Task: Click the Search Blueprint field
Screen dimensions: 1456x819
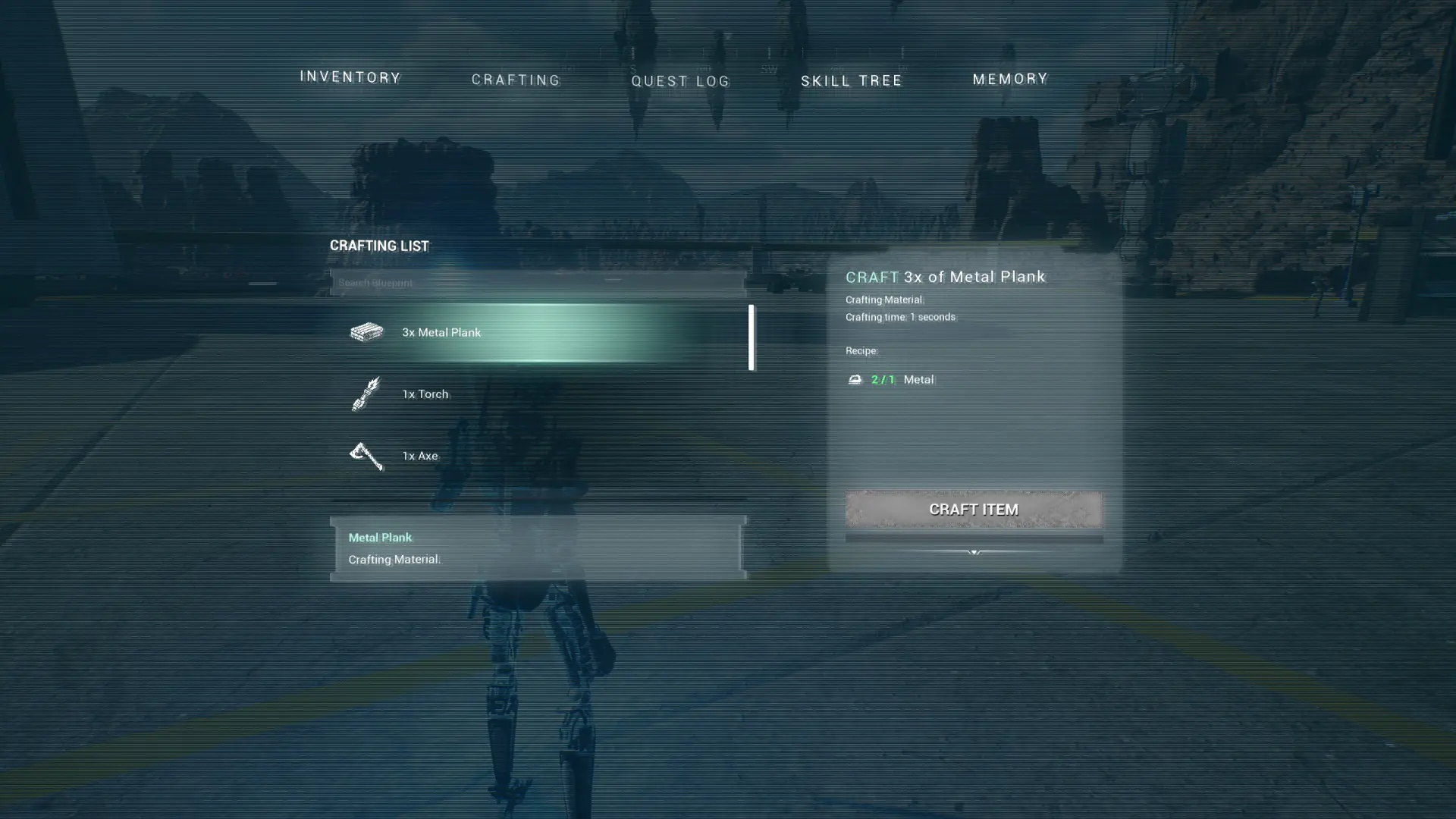Action: (538, 283)
